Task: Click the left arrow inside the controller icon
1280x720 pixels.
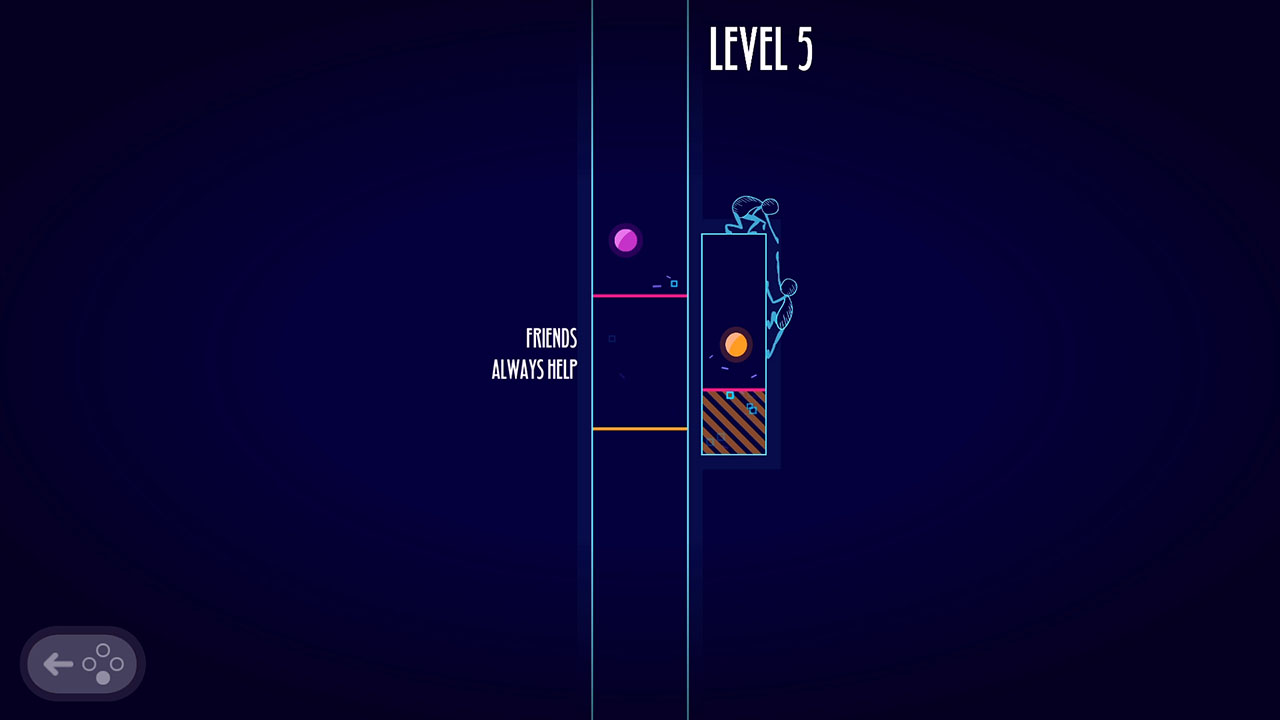Action: (58, 663)
